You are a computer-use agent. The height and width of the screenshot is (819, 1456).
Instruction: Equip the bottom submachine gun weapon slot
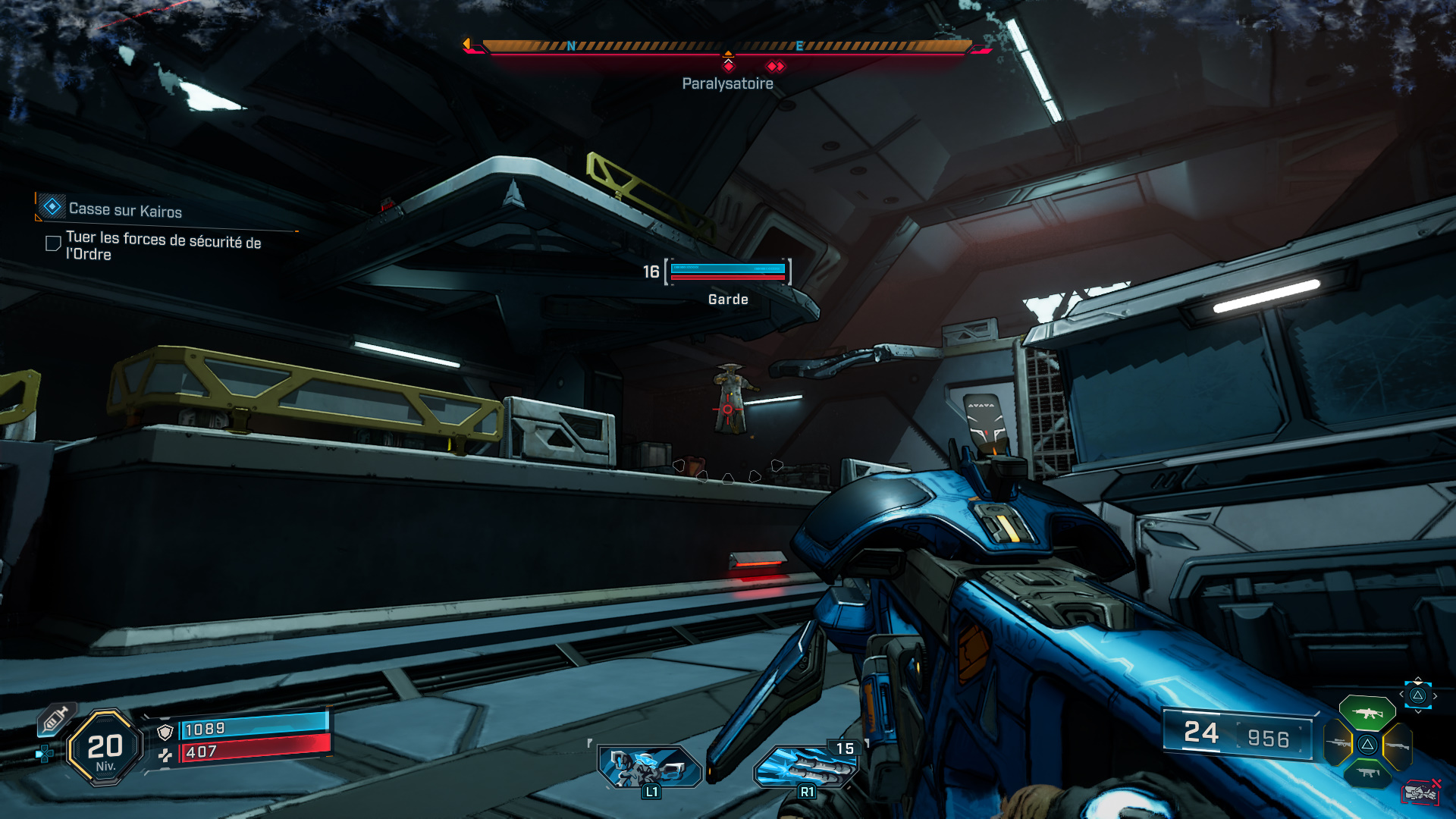pos(1367,773)
